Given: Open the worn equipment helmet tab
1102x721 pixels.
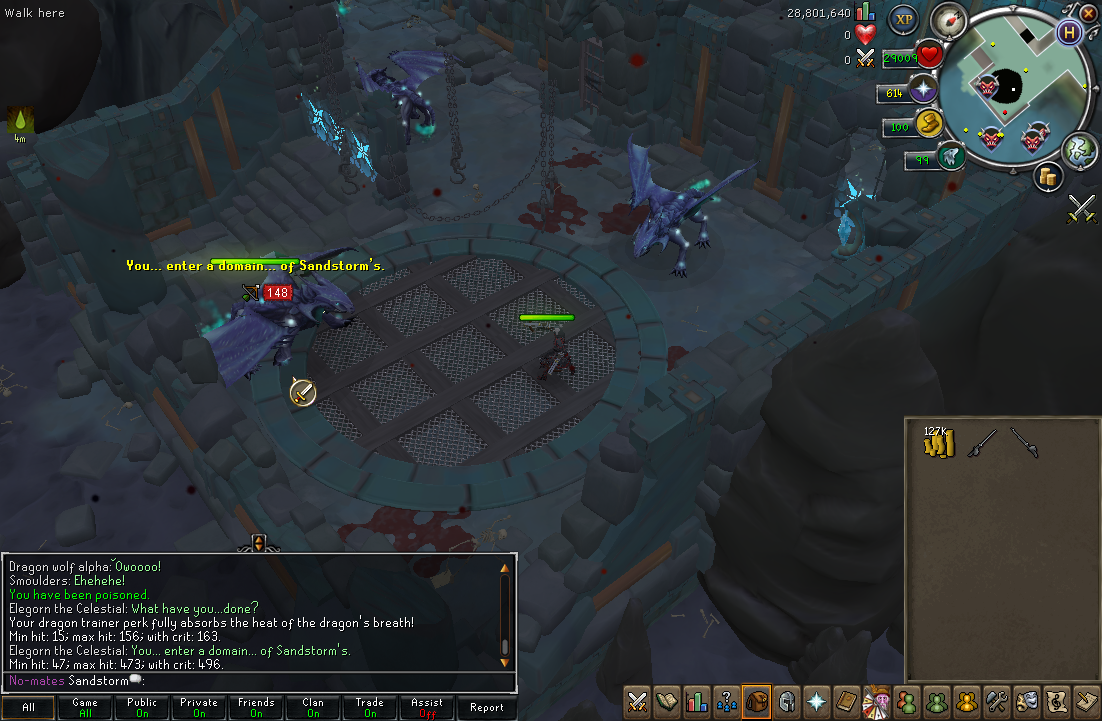Looking at the screenshot, I should coord(787,701).
